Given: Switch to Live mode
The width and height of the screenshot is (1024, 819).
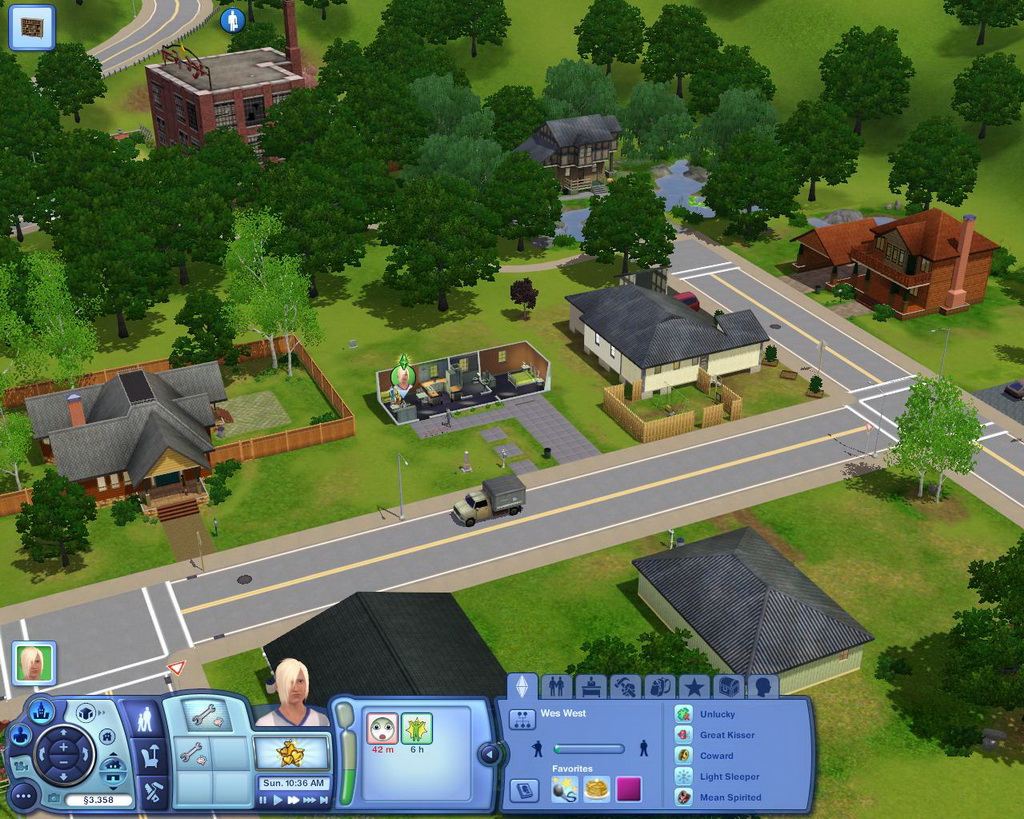Looking at the screenshot, I should (x=146, y=719).
